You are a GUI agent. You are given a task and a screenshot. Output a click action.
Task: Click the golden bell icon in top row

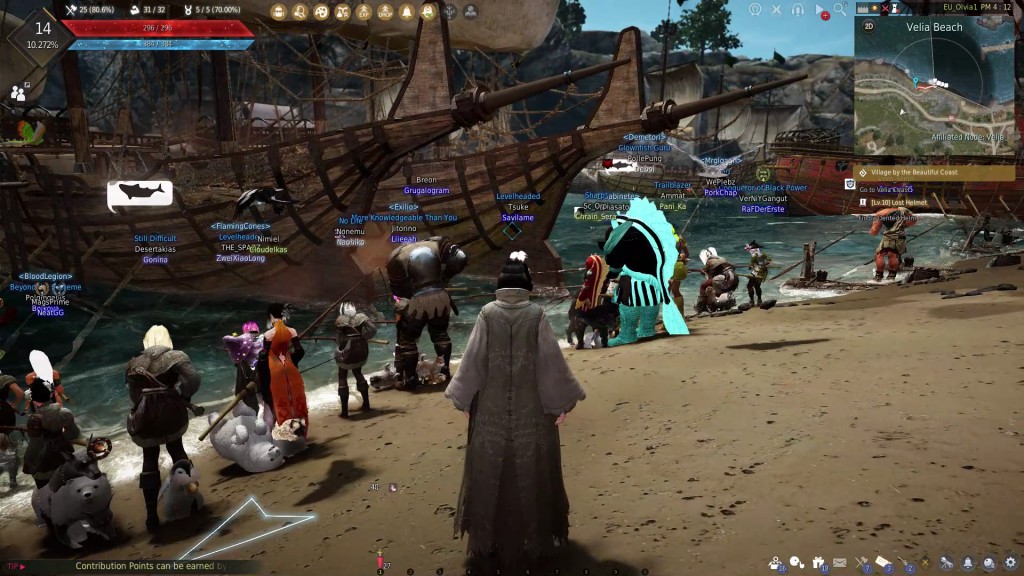(407, 12)
